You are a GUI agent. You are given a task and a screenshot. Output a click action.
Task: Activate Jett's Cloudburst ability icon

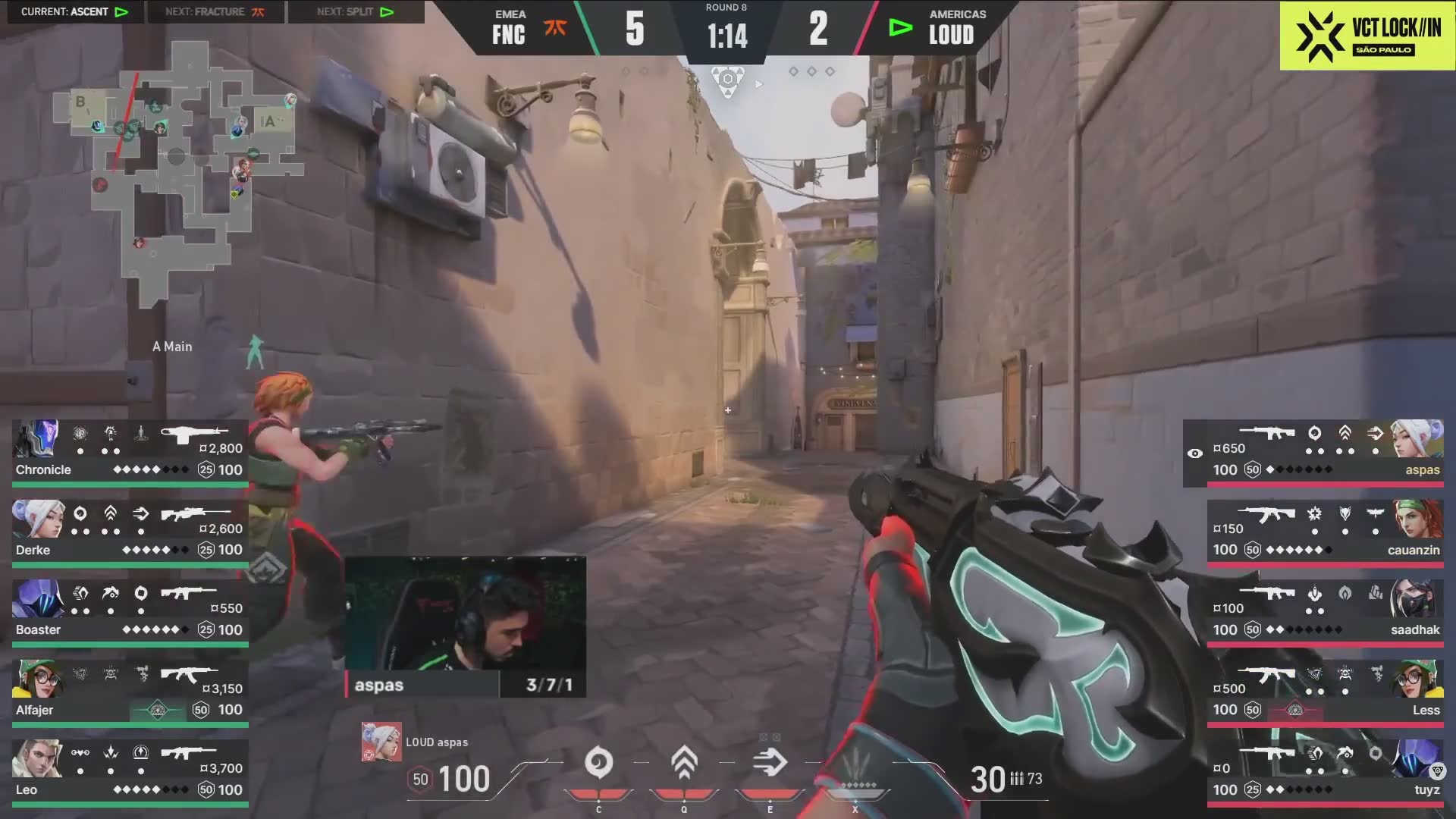coord(598,763)
